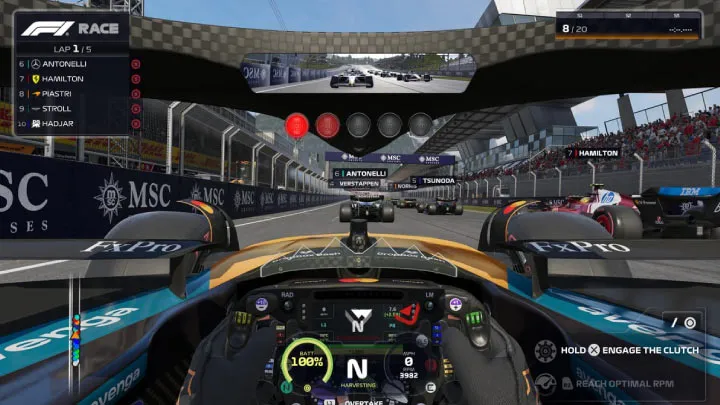Click the F1 Race header panel
The width and height of the screenshot is (720, 405).
click(72, 29)
